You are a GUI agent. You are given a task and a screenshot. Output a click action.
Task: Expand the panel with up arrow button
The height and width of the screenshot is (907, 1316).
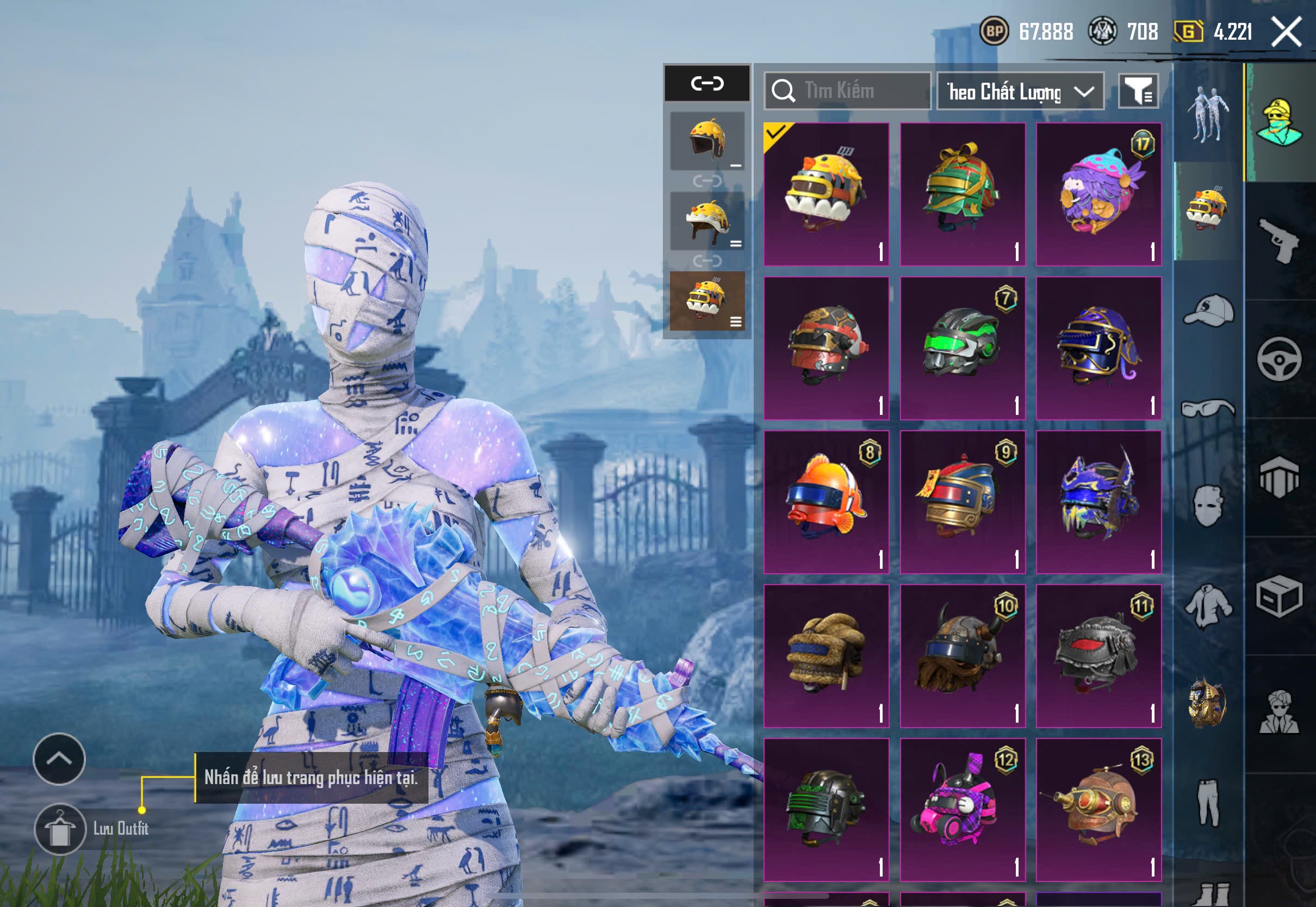click(x=59, y=759)
